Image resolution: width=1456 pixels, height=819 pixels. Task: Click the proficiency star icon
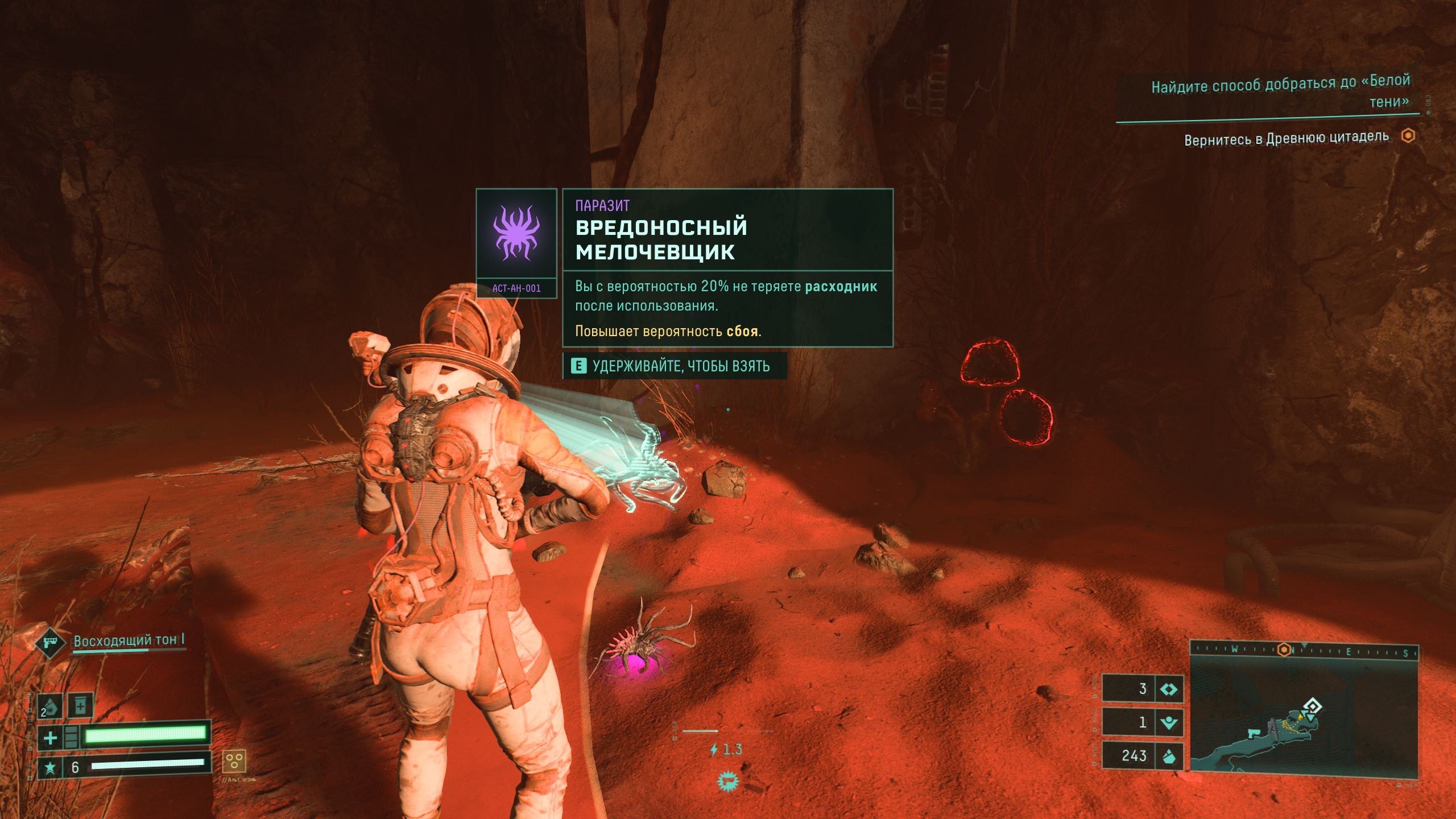point(50,768)
